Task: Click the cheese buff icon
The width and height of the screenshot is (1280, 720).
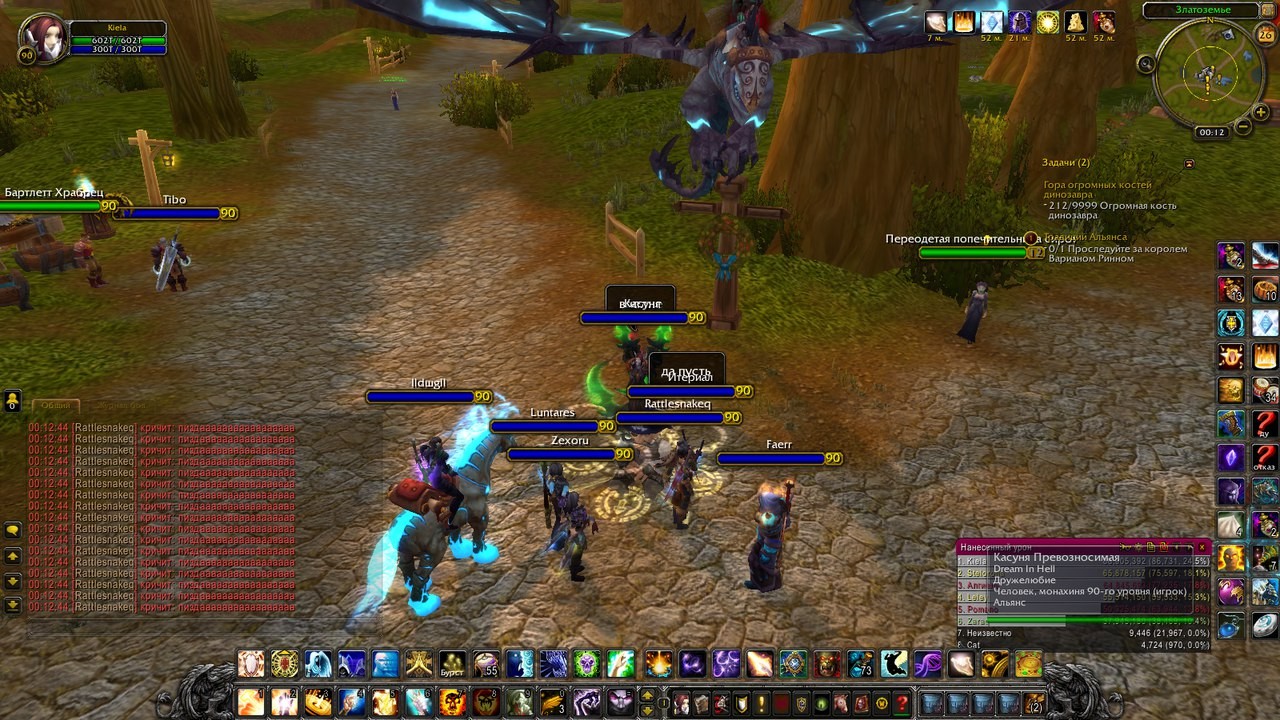Action: pos(1076,22)
